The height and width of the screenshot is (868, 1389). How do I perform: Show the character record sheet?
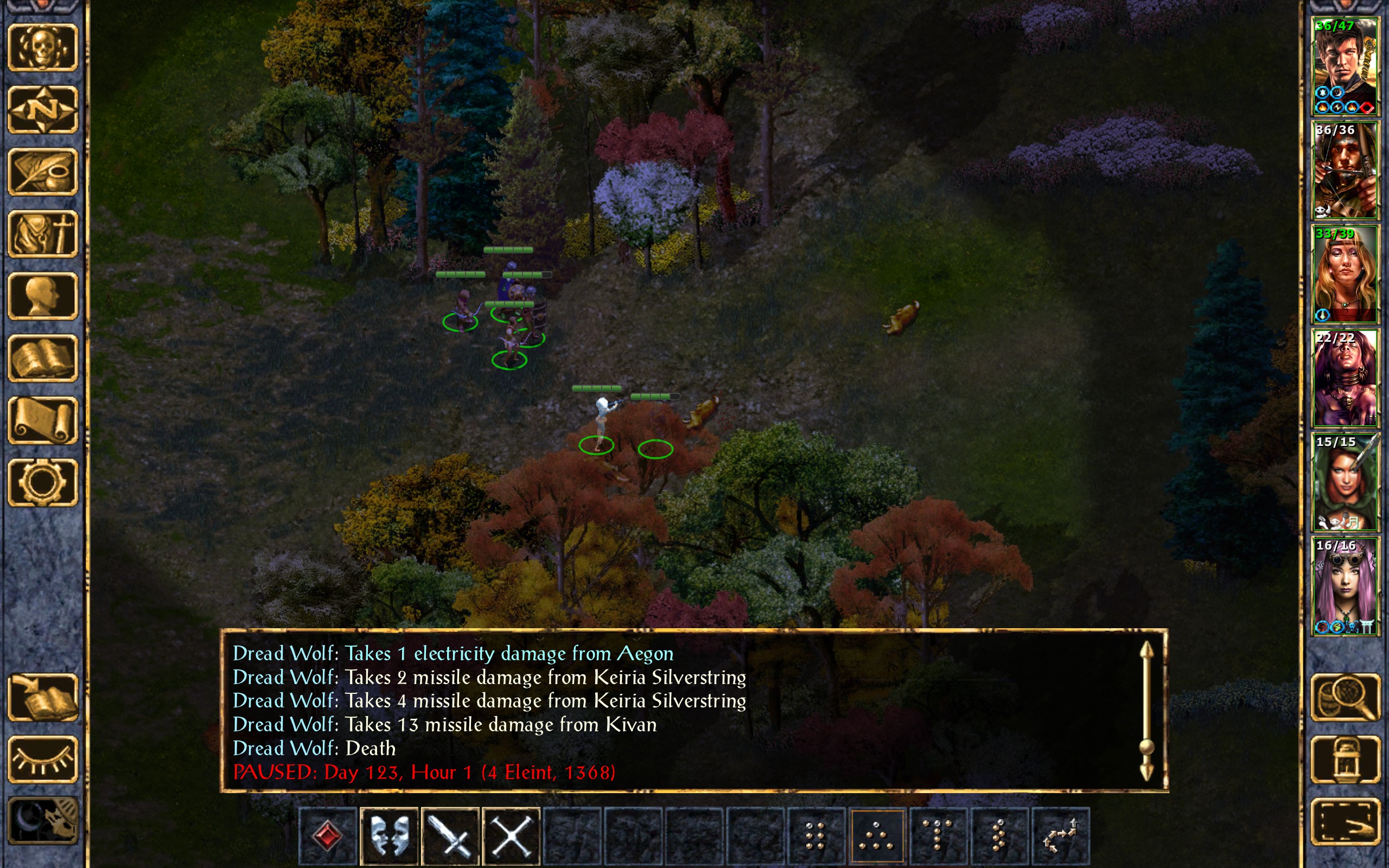42,296
